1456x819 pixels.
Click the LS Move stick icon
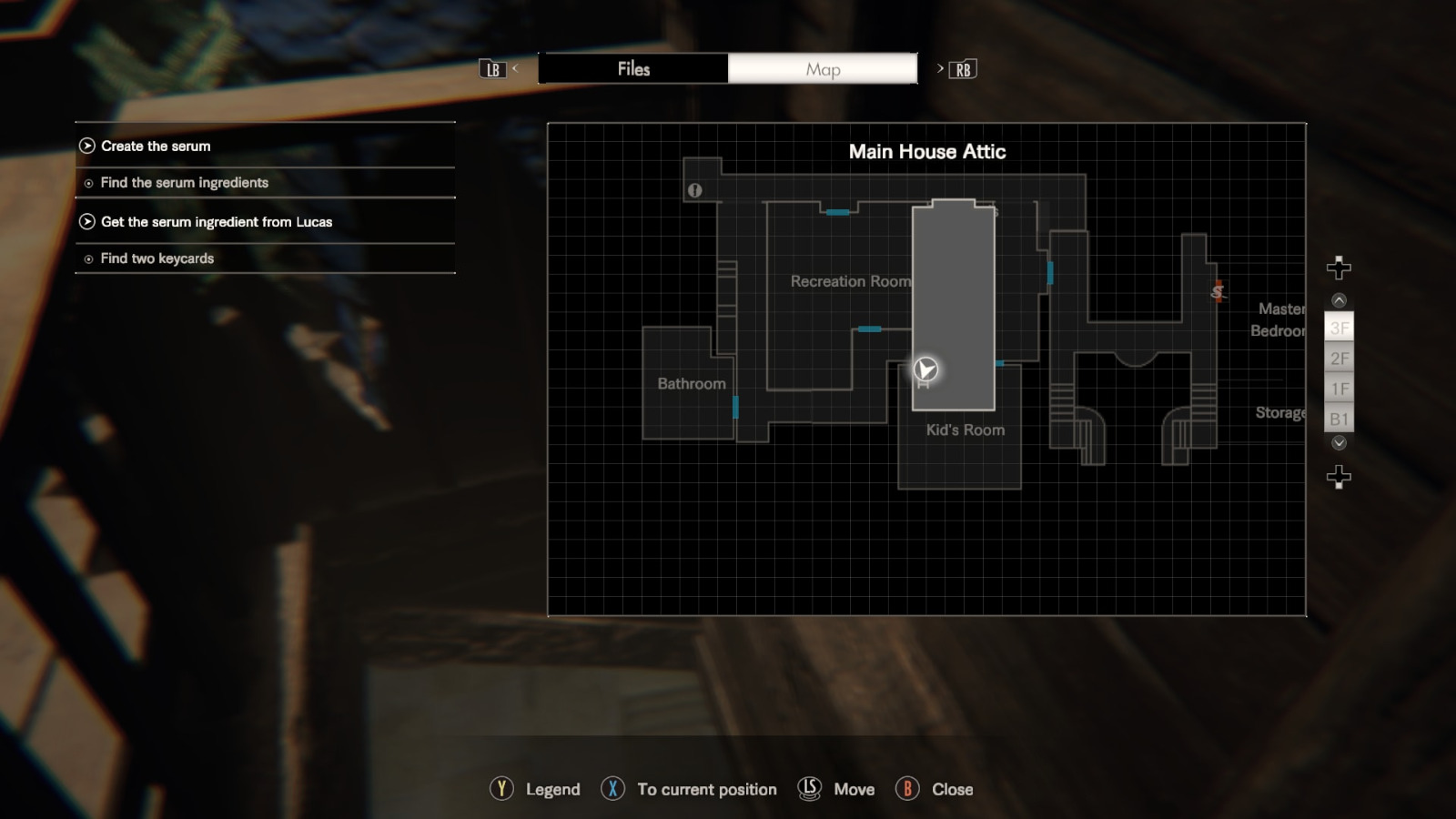tap(808, 789)
